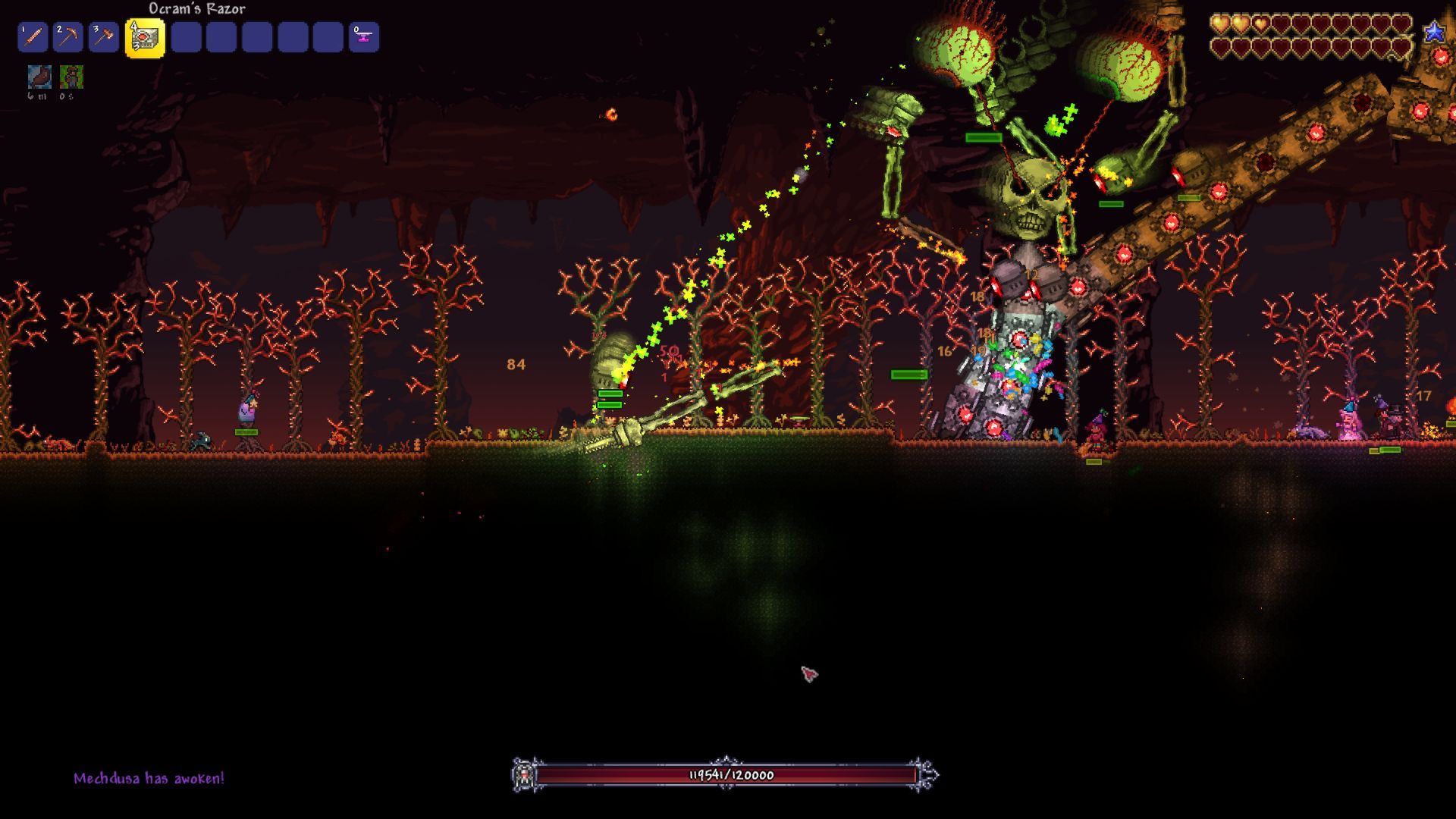Select the anvil in hotbar slot 0
Viewport: 1456px width, 819px height.
(x=364, y=37)
